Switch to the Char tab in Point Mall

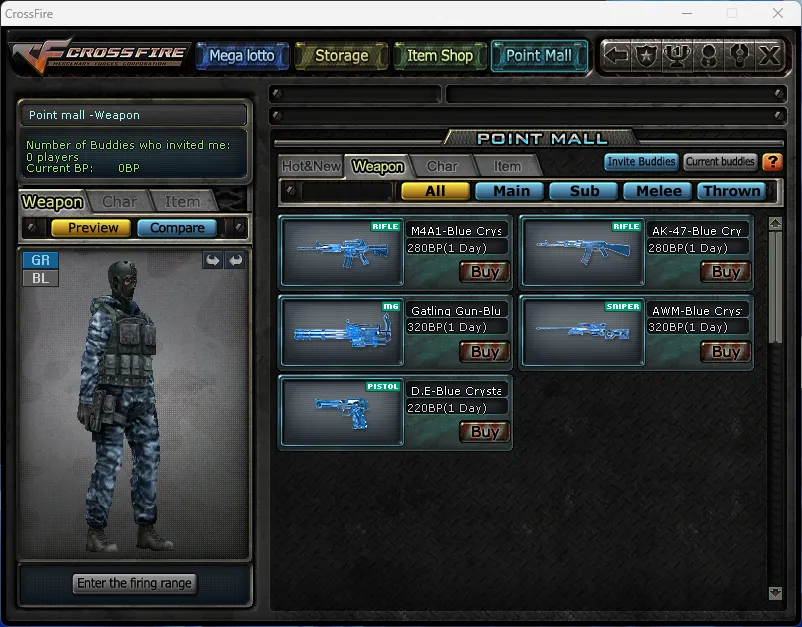[x=442, y=166]
